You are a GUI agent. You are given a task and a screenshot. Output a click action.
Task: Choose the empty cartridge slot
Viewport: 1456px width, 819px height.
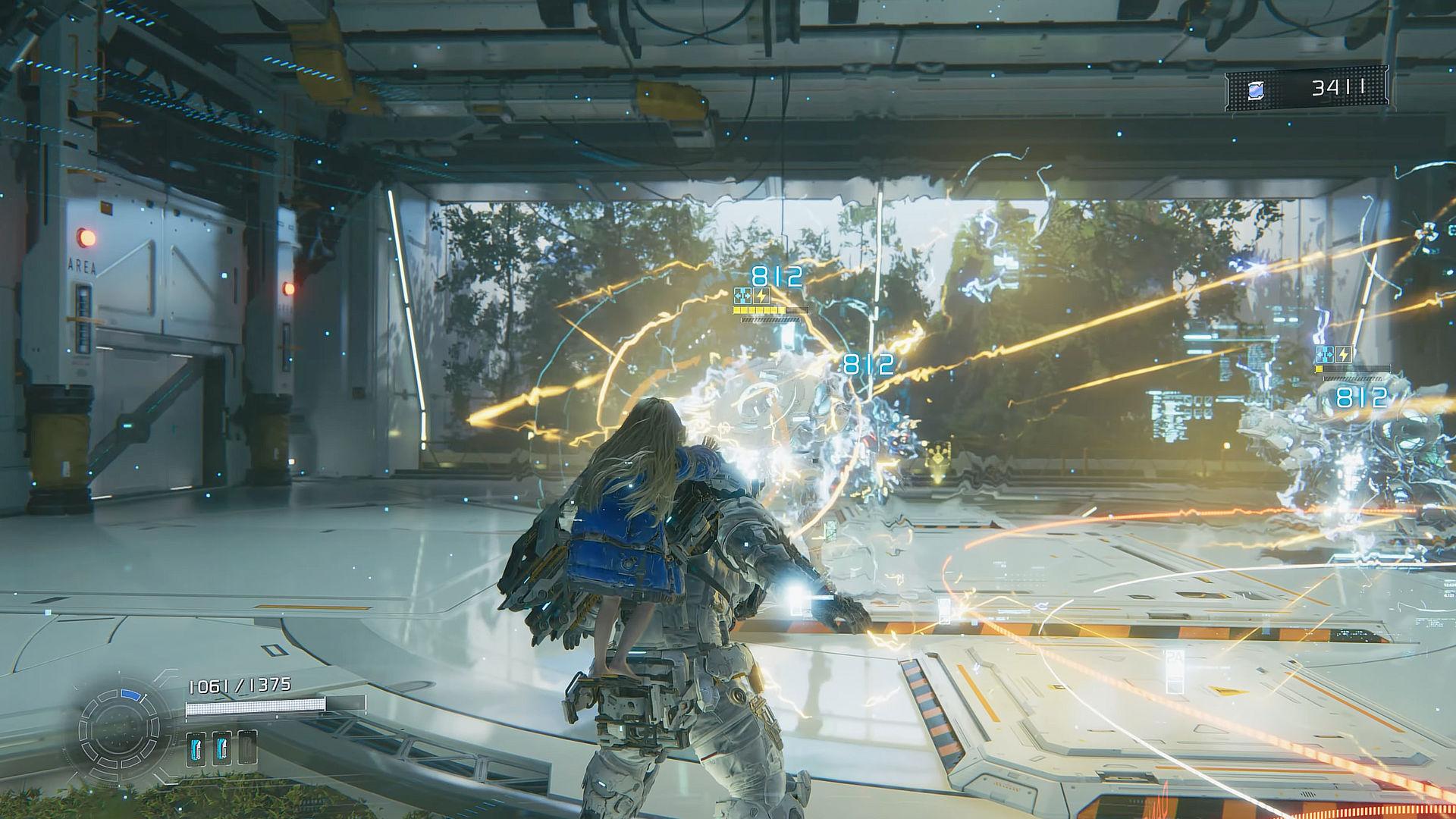[248, 748]
